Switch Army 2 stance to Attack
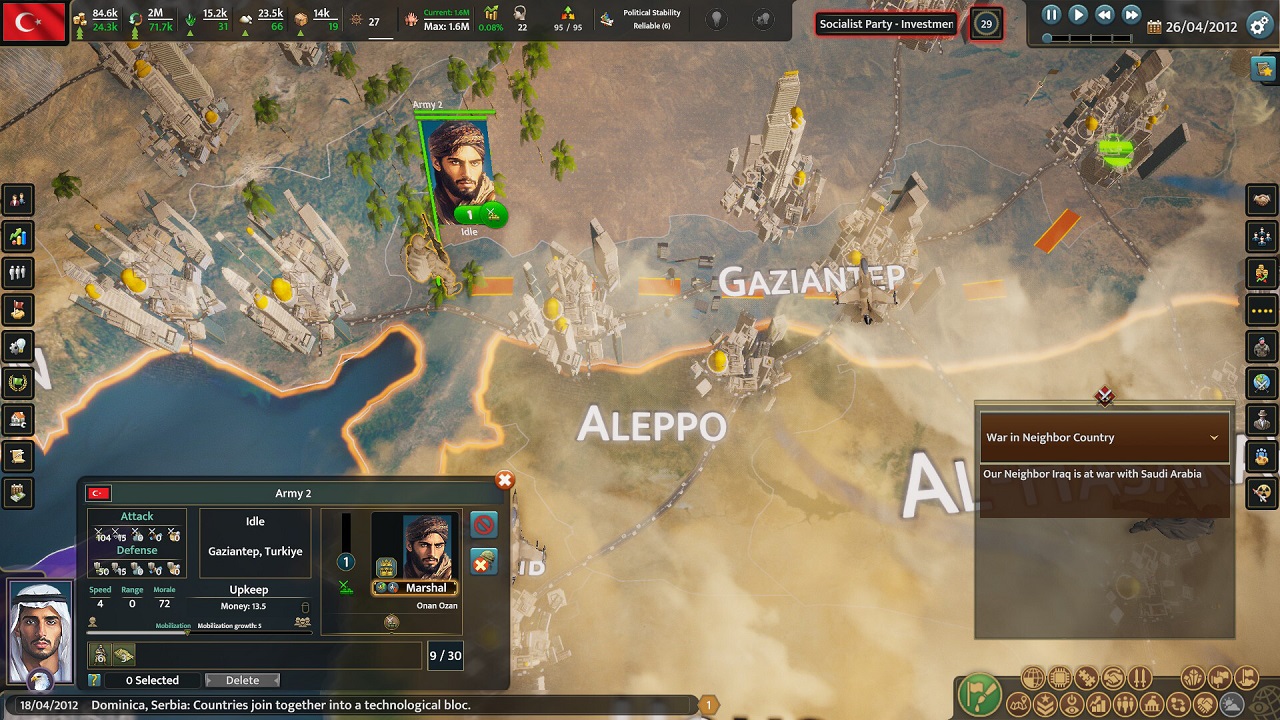 pyautogui.click(x=136, y=515)
